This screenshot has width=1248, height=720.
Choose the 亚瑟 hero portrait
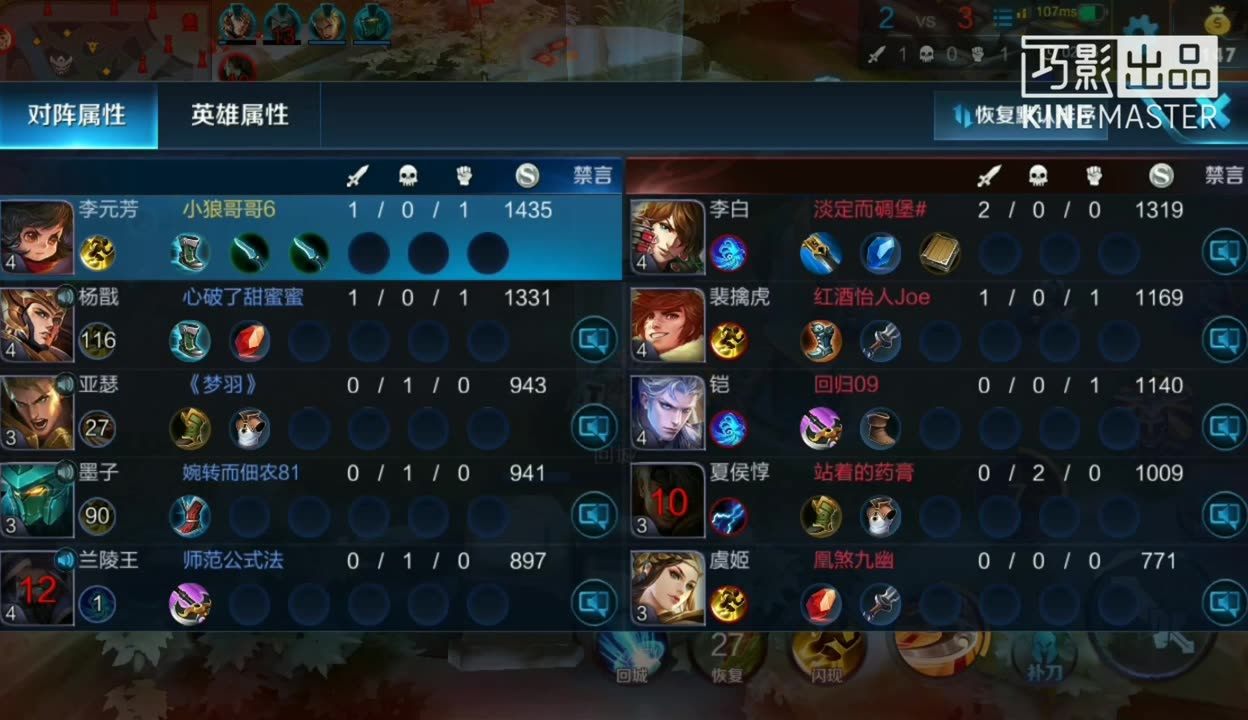37,413
